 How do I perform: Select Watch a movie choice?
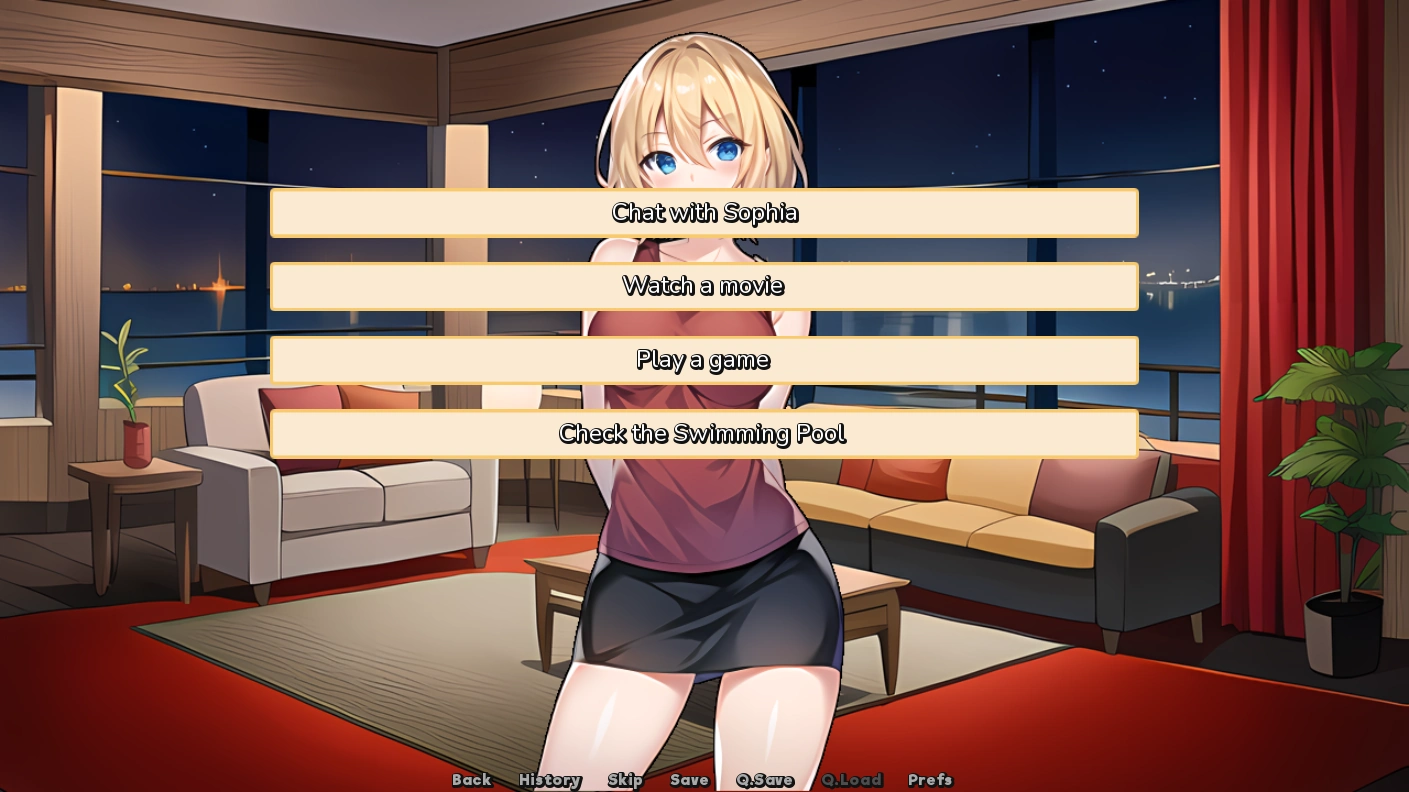point(704,286)
